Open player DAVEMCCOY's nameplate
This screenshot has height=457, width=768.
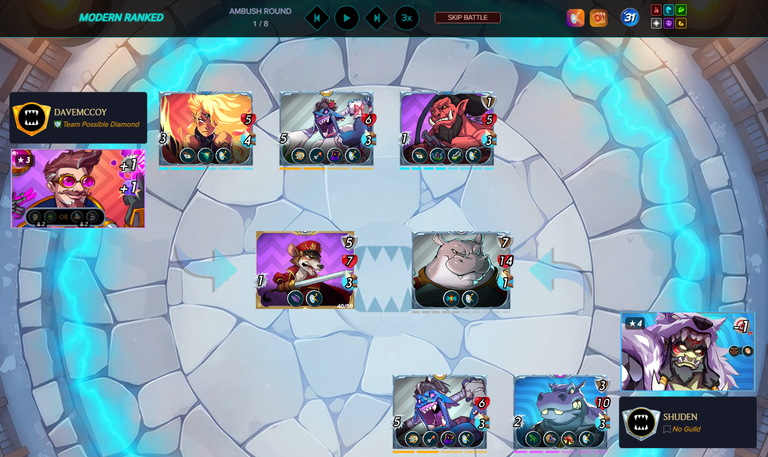[78, 118]
